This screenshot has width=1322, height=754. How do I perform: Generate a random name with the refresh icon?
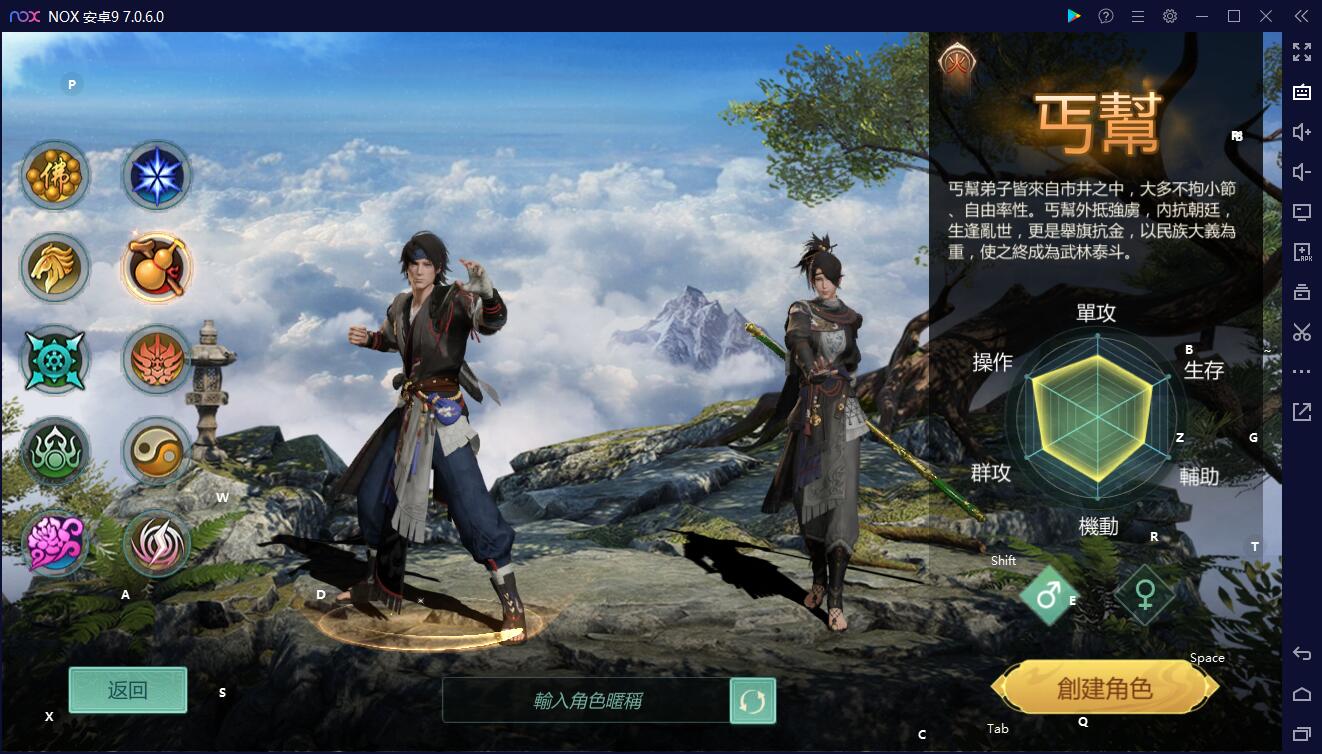coord(753,700)
